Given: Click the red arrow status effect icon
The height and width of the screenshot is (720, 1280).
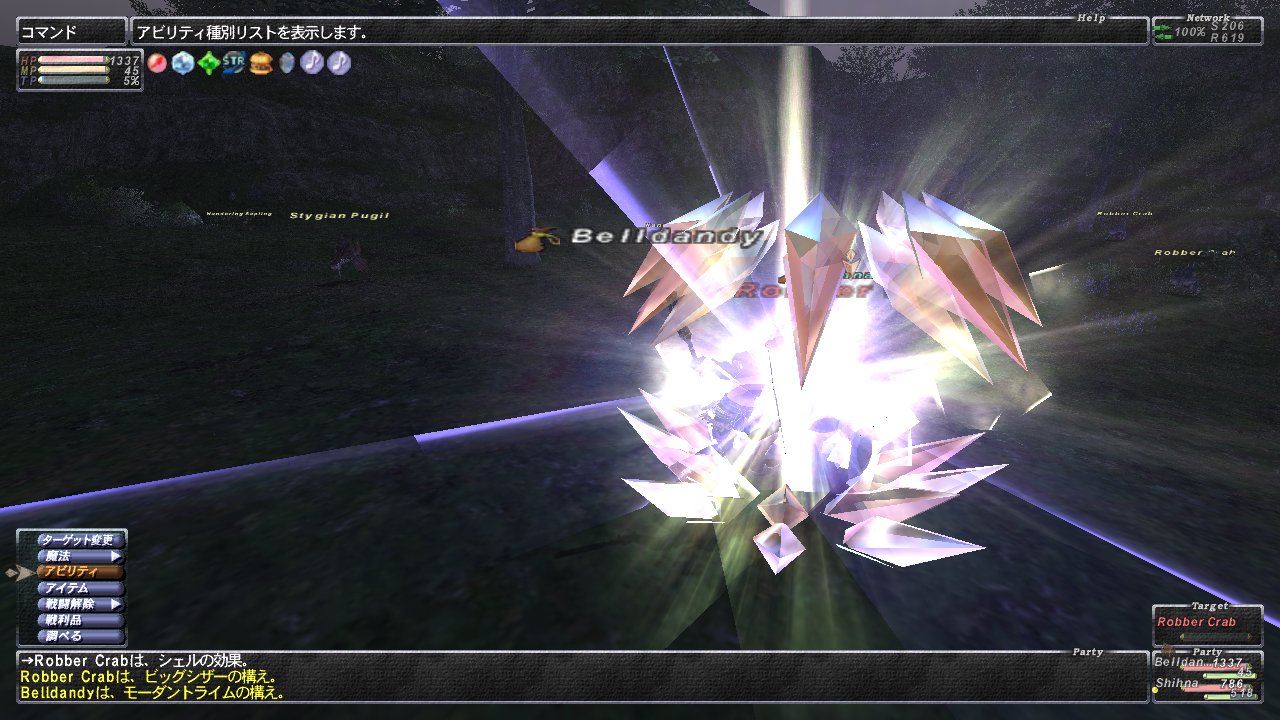Looking at the screenshot, I should [157, 63].
